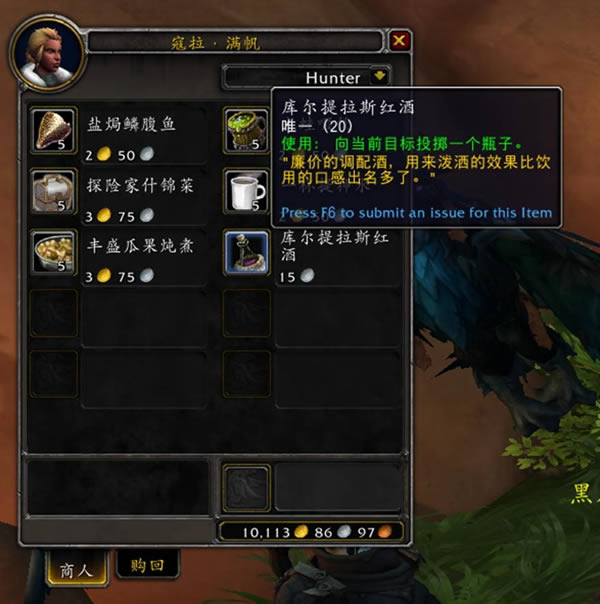Close the merchant window with the X
Screen dimensions: 600x604
399,41
